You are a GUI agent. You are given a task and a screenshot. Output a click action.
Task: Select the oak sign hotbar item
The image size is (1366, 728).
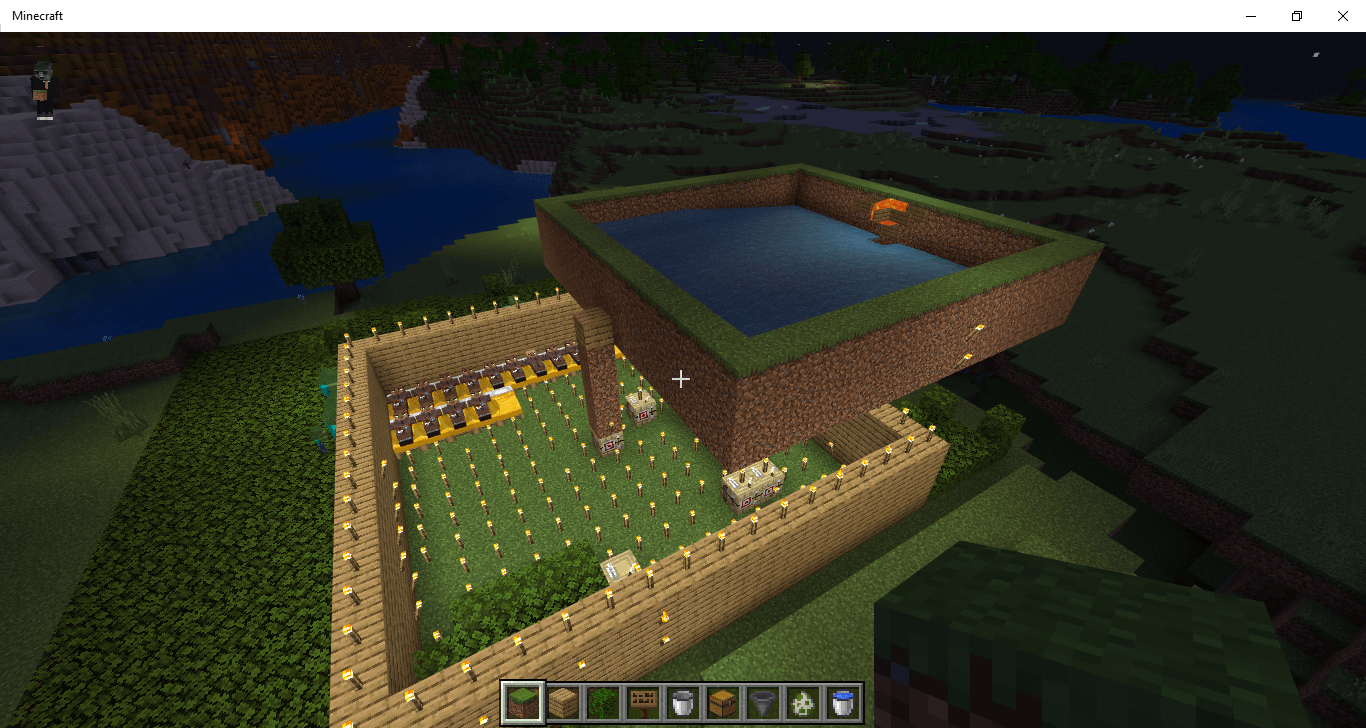(x=641, y=705)
